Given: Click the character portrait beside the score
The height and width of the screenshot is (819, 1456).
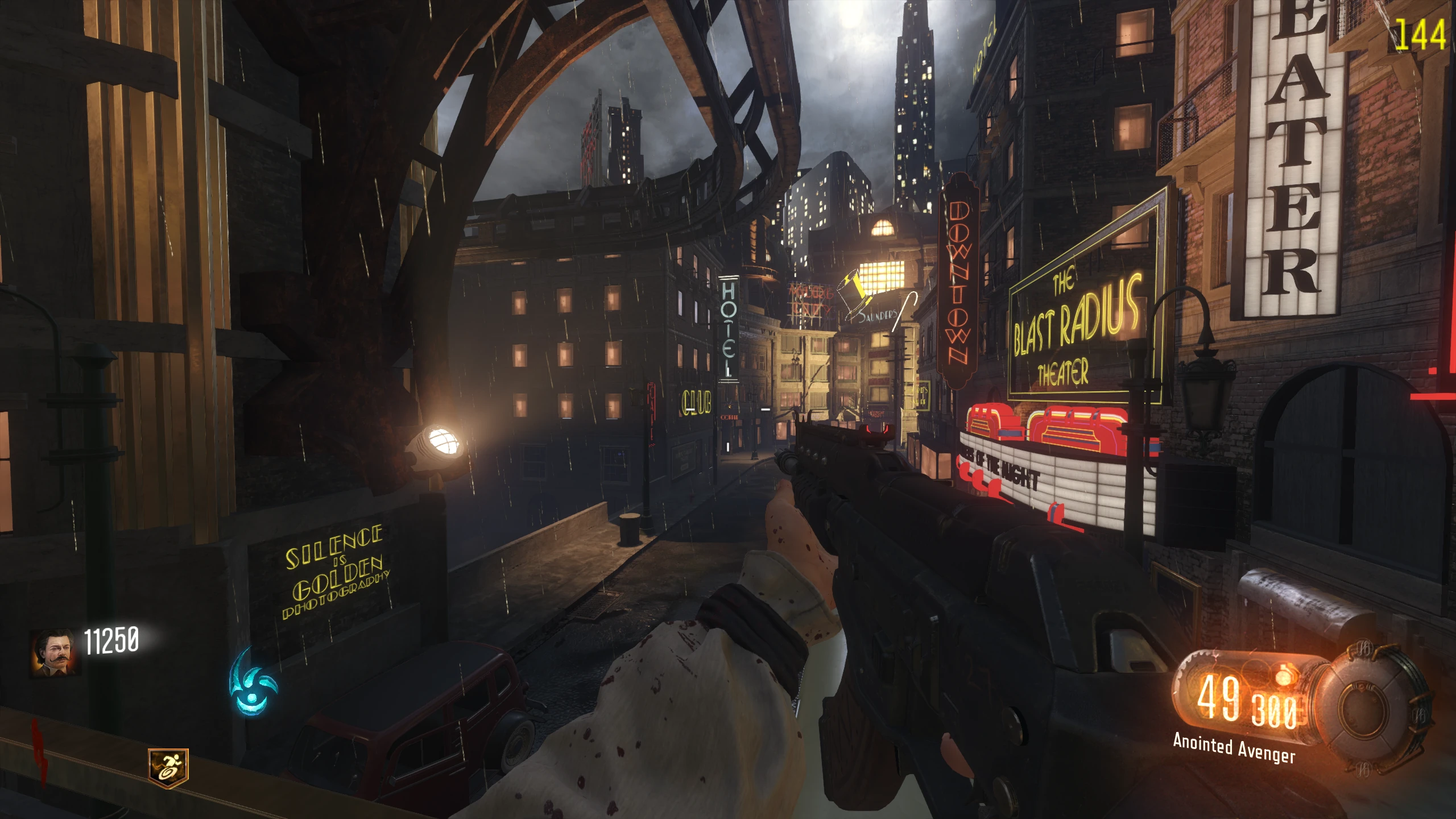Looking at the screenshot, I should (x=55, y=653).
